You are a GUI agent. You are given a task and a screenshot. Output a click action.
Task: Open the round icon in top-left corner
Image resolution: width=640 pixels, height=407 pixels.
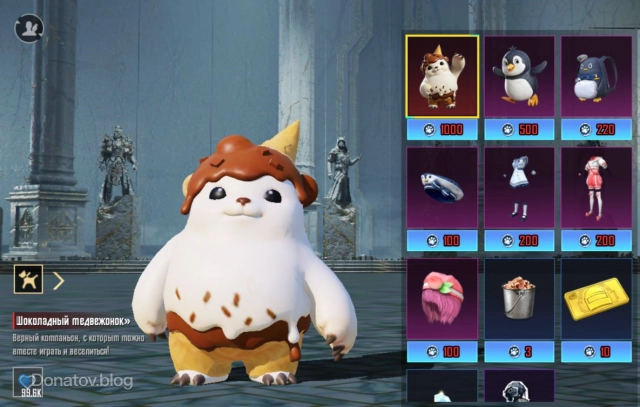pyautogui.click(x=26, y=26)
